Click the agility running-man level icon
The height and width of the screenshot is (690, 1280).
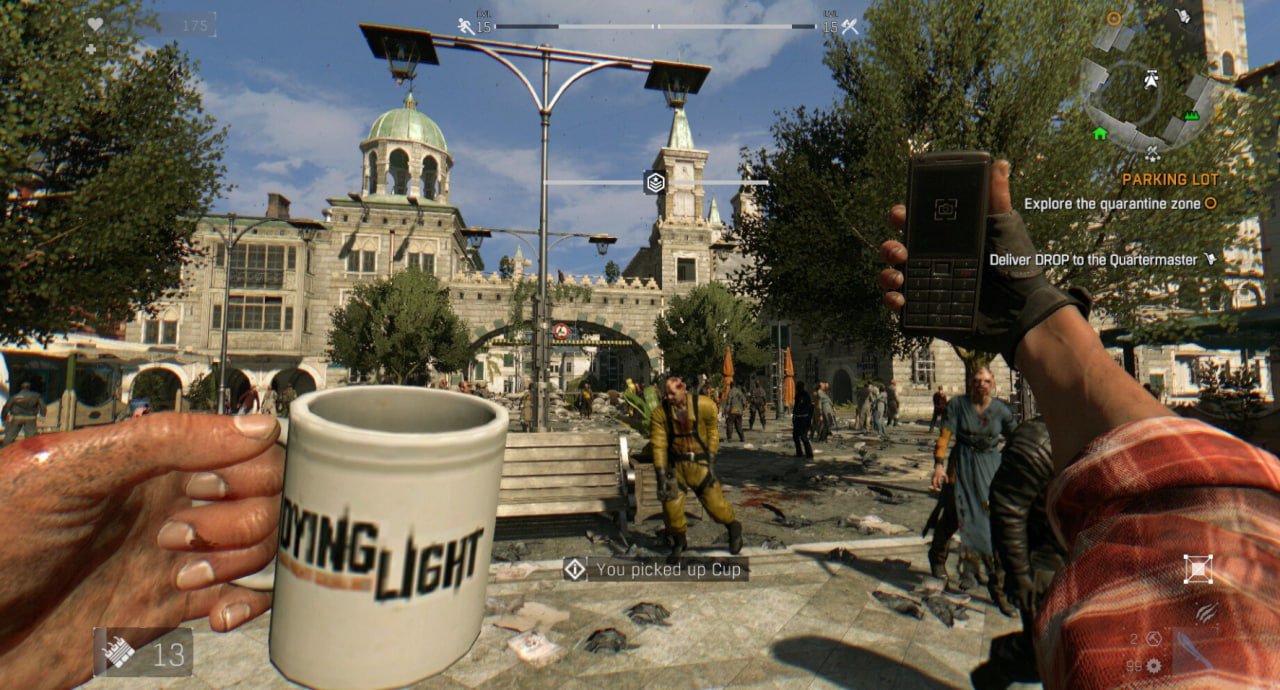click(x=466, y=26)
